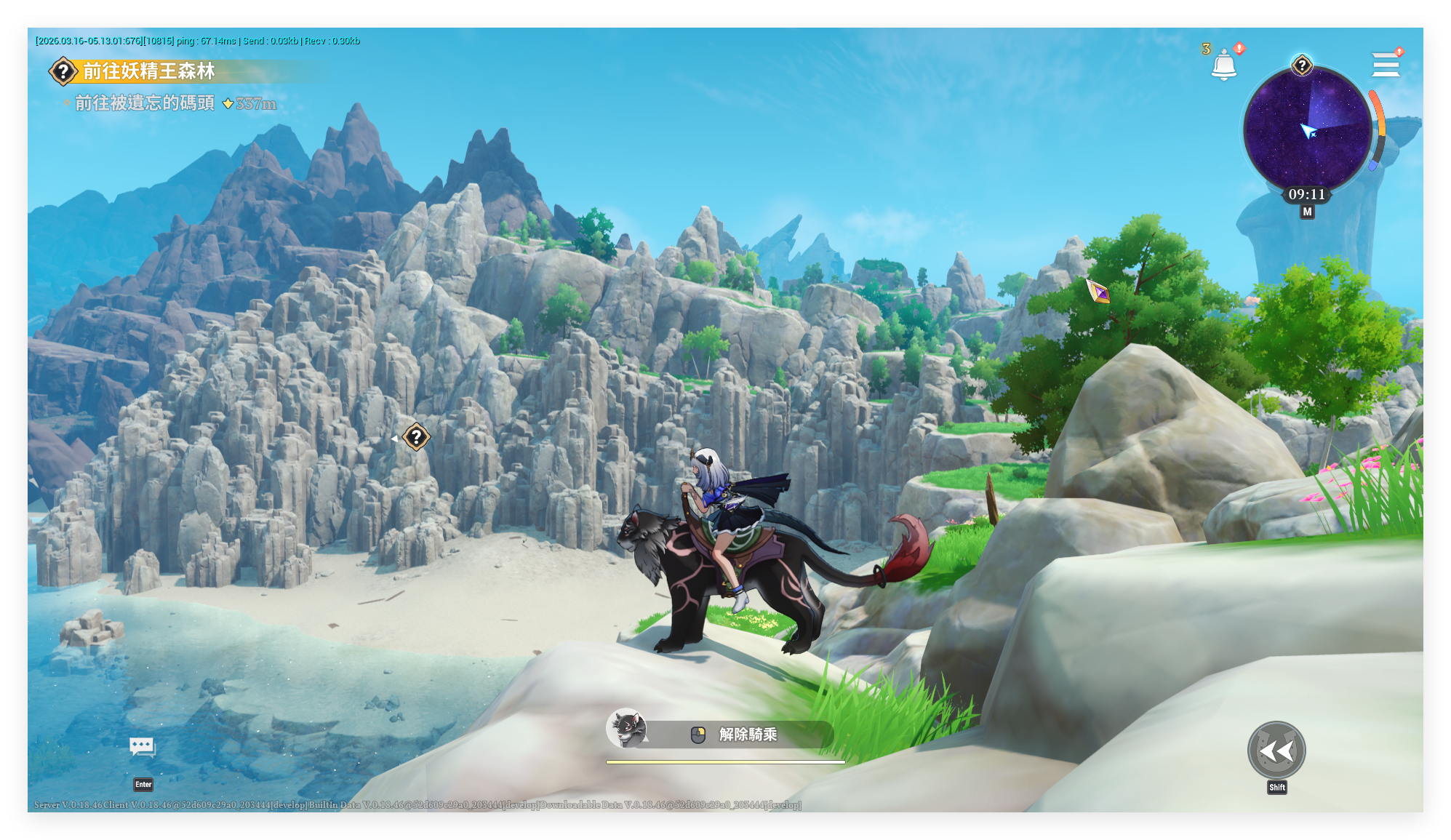
Task: Open the quest tracker titled 前往妖精王森林
Action: (148, 71)
